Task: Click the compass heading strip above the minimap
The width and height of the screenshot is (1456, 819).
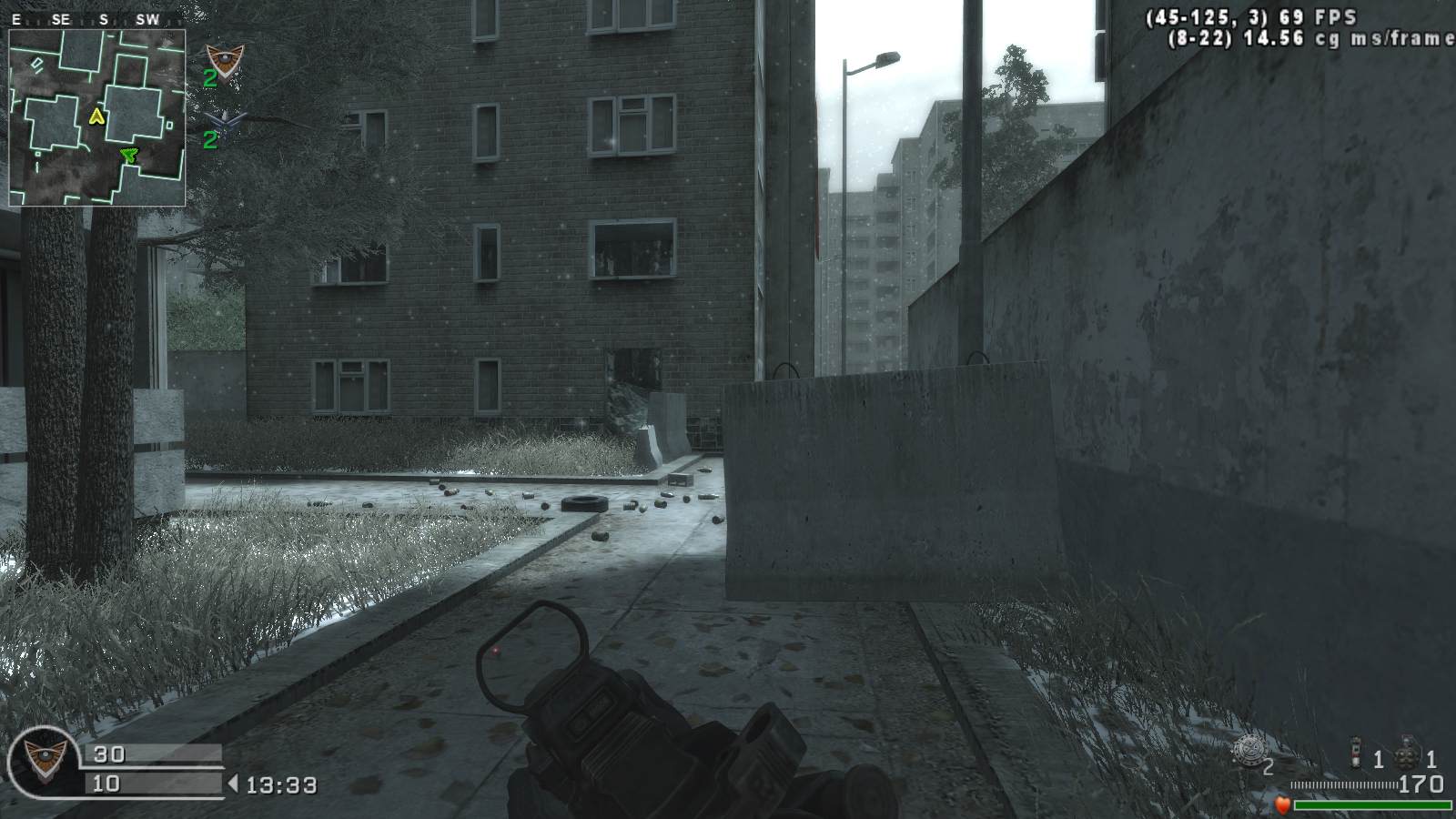Action: point(96,19)
